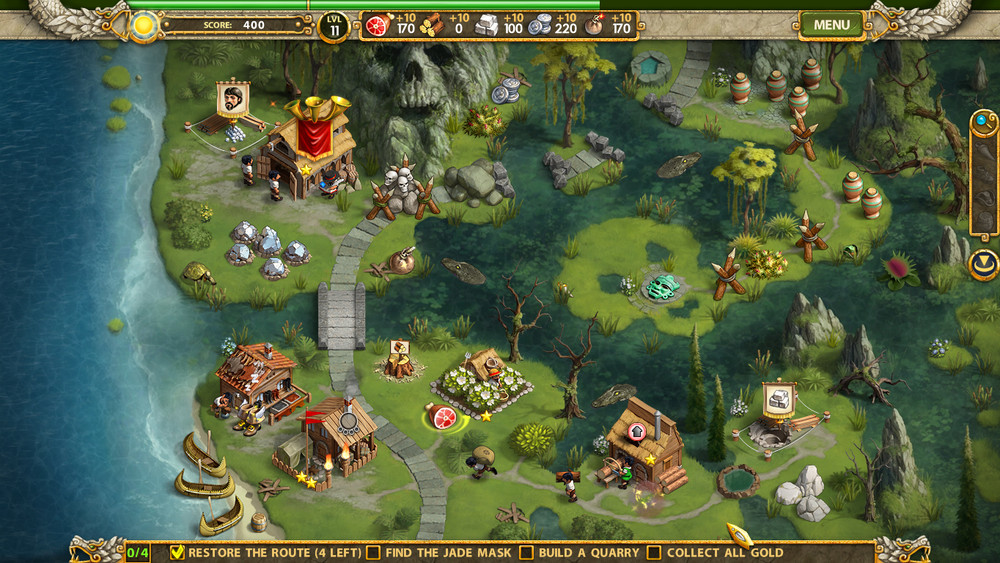Image resolution: width=1000 pixels, height=563 pixels.
Task: Open the game MENU
Action: click(831, 25)
